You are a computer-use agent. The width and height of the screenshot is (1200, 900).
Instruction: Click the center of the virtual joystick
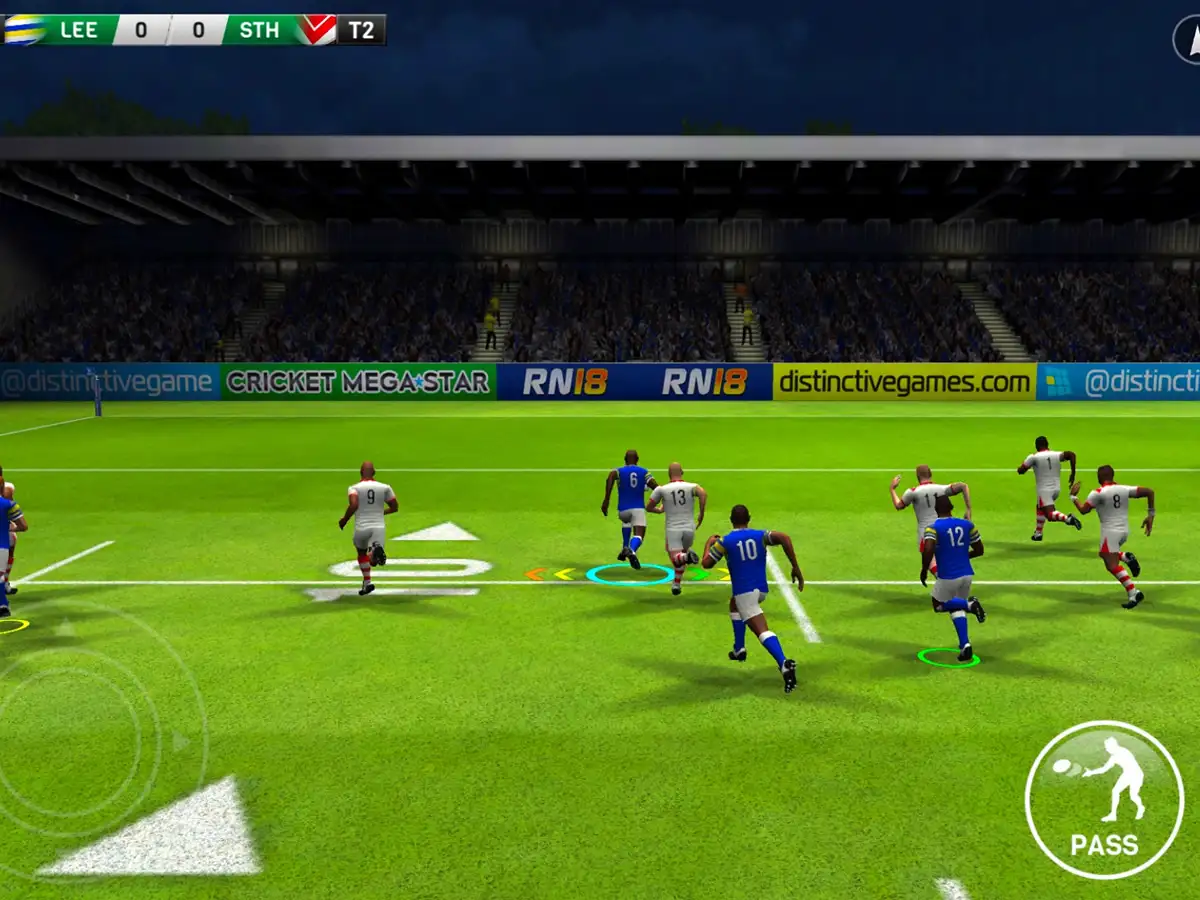[x=68, y=742]
